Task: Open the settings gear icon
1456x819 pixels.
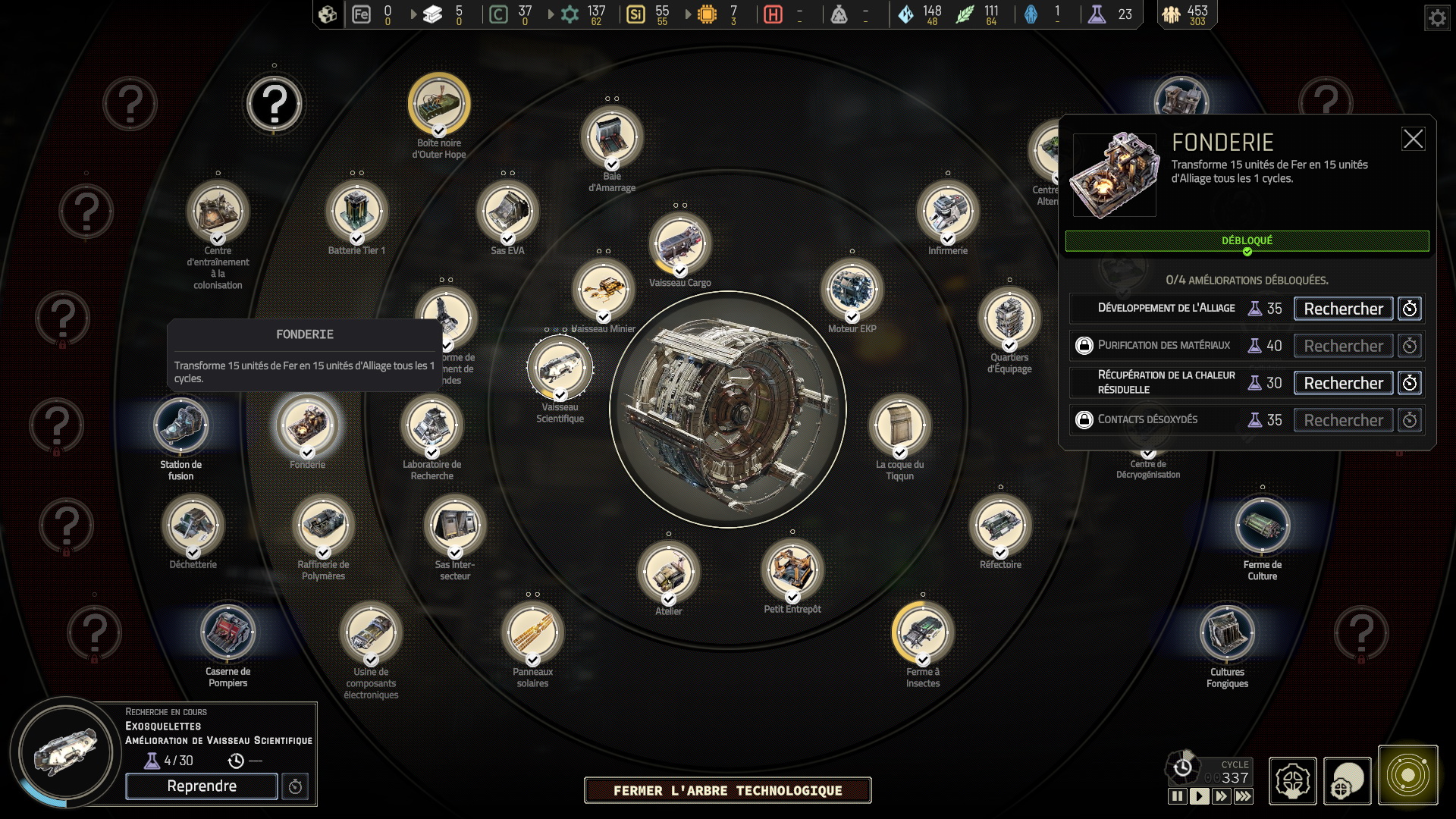Action: (1437, 17)
